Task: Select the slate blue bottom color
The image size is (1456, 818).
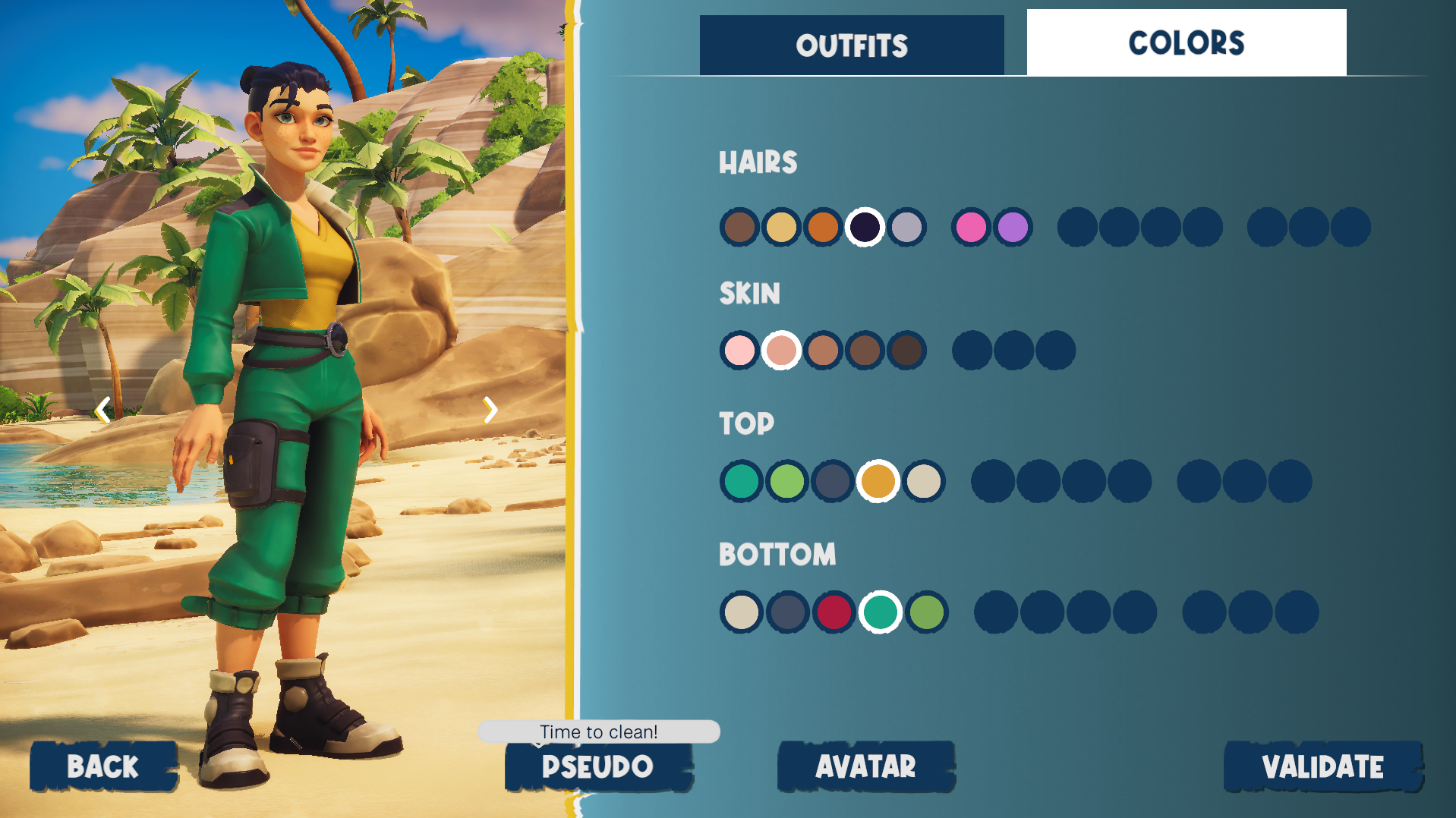Action: point(788,612)
